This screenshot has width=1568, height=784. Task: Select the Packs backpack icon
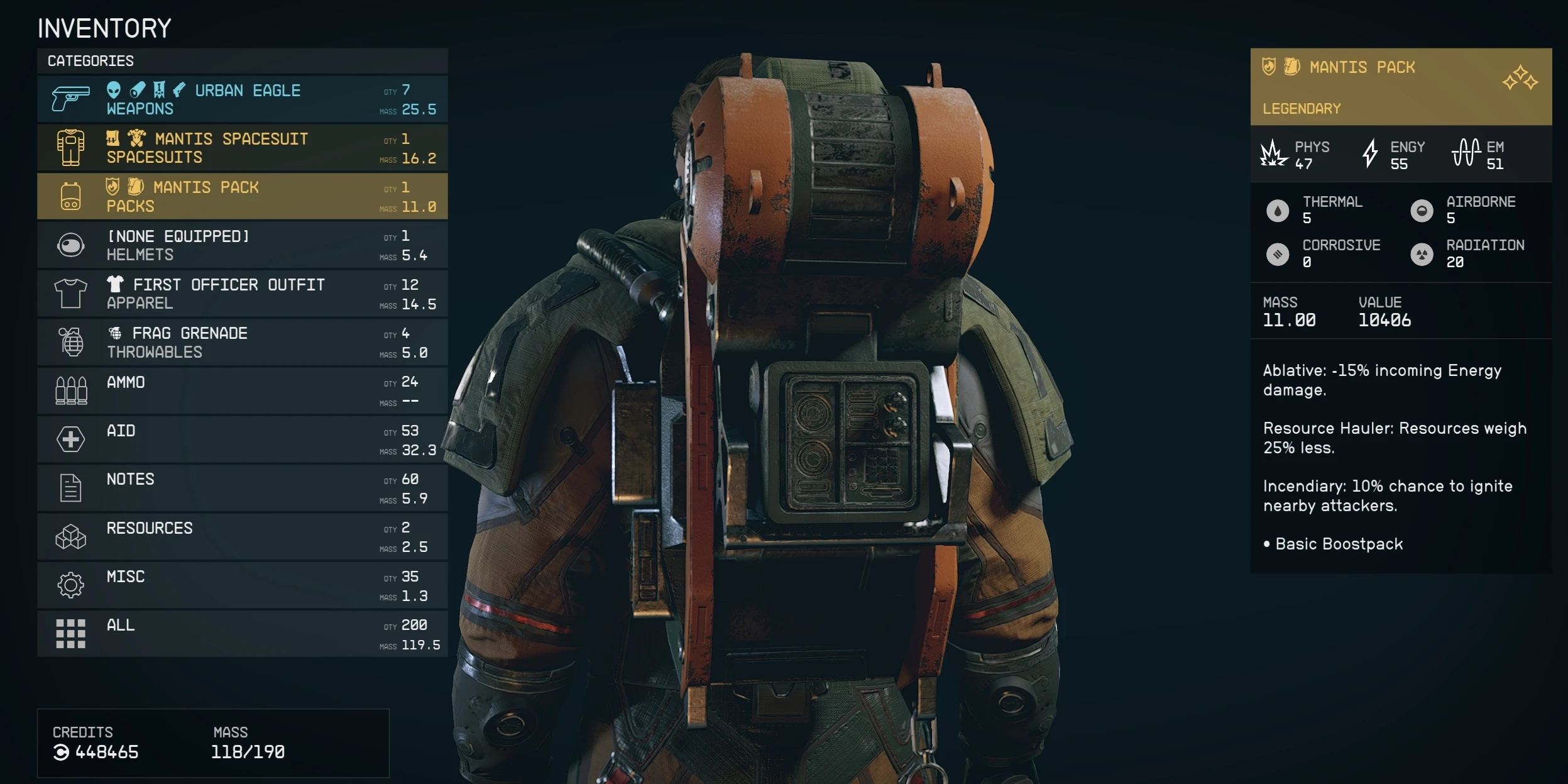70,196
